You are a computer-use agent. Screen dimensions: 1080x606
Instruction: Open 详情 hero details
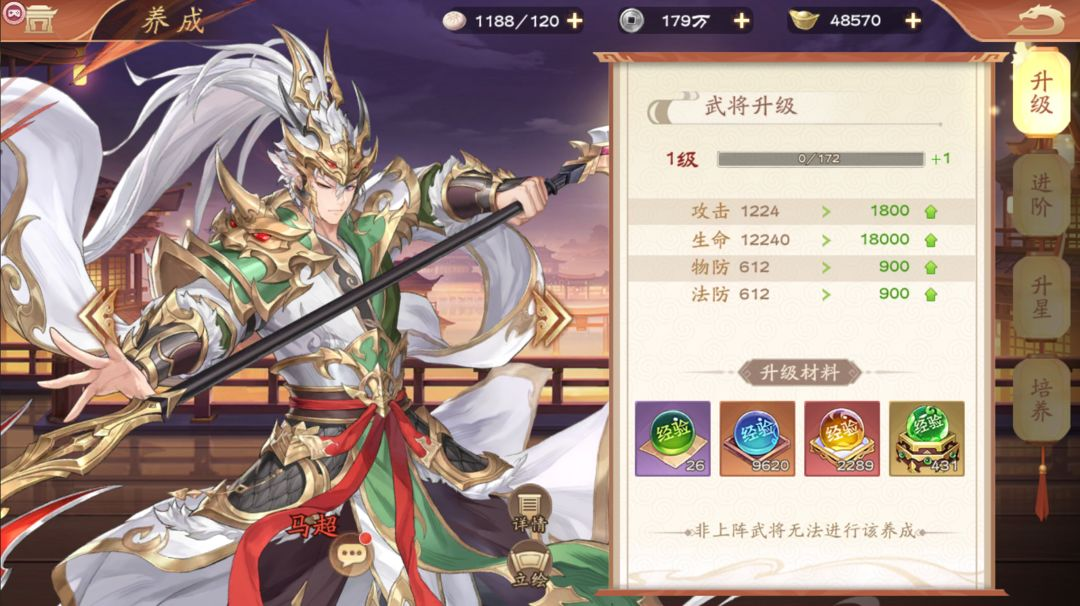[x=528, y=507]
